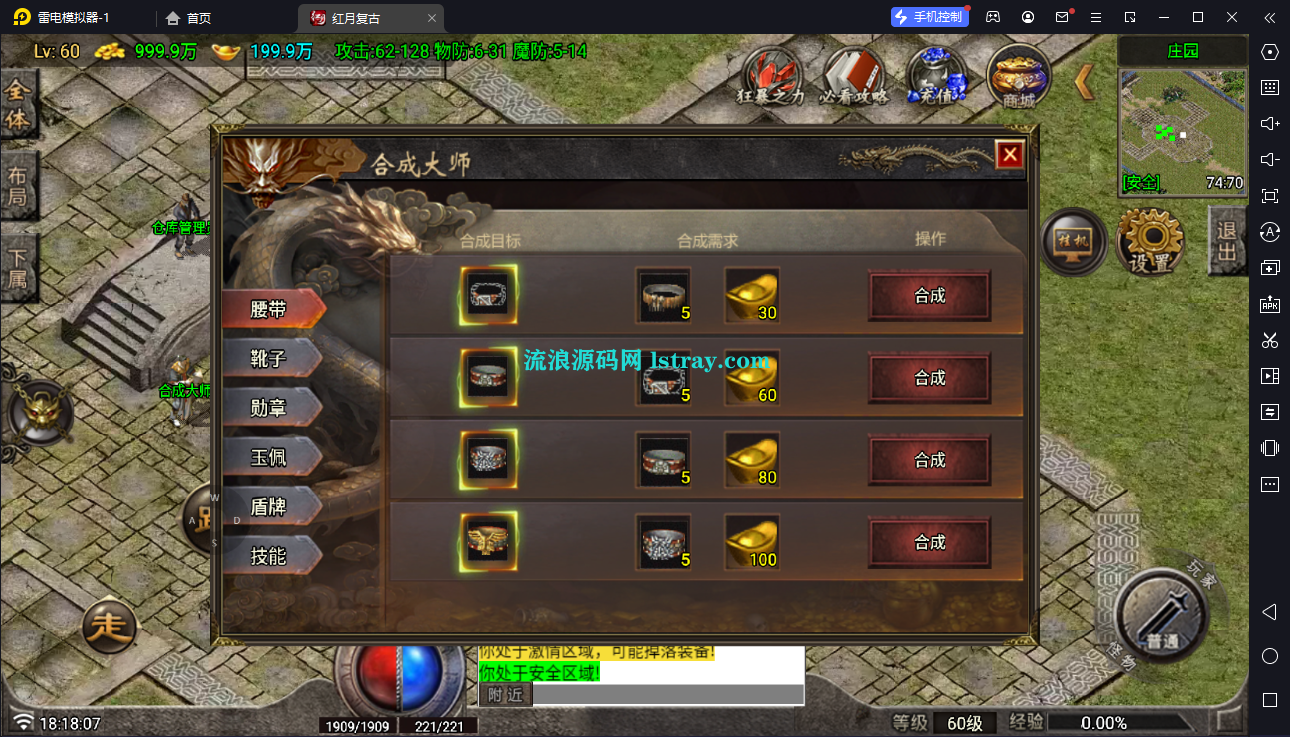Viewport: 1290px width, 737px height.
Task: Close the 合成大师 crafting window
Action: click(1010, 155)
